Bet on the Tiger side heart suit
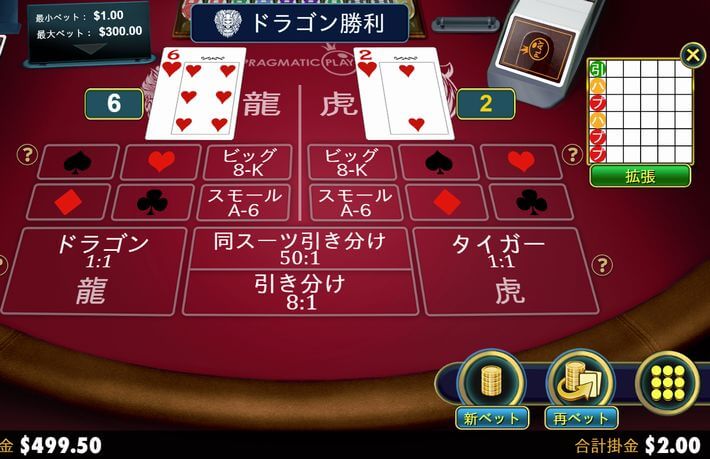The height and width of the screenshot is (459, 710). (520, 162)
